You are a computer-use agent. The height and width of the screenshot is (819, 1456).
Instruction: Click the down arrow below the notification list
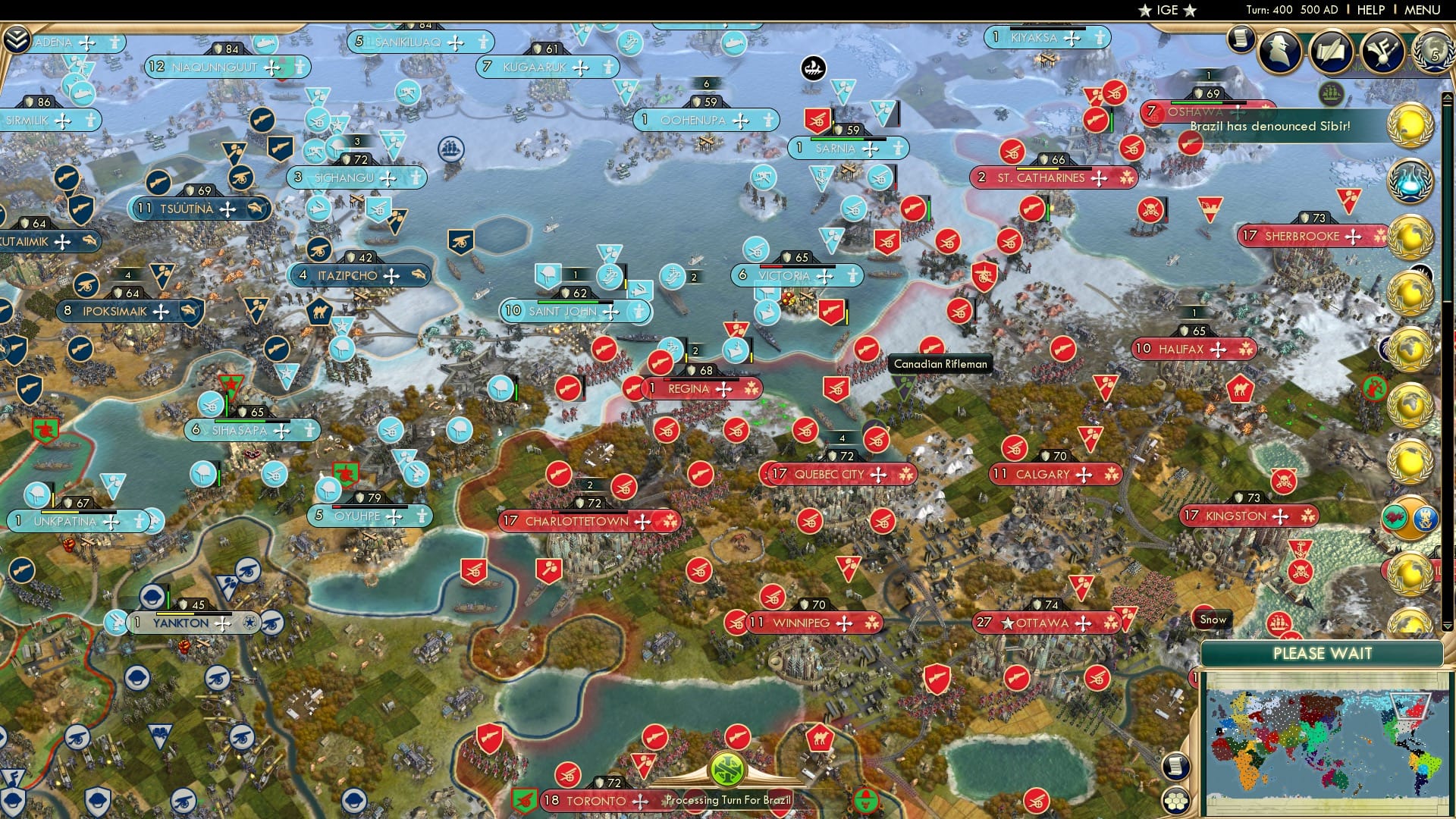coord(1447,626)
